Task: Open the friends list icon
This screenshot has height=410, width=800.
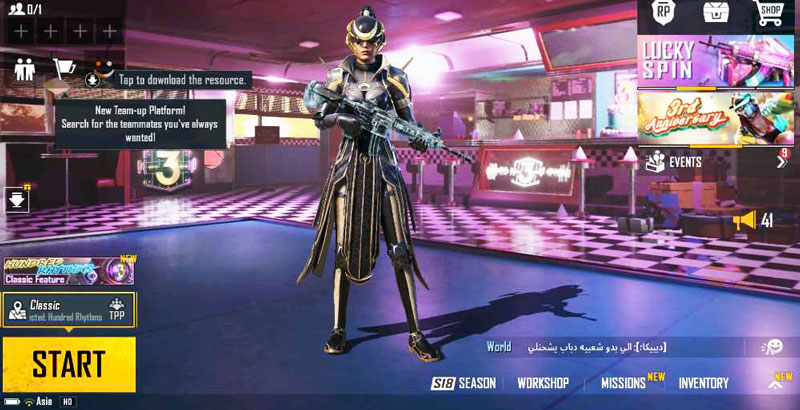Action: (25, 68)
